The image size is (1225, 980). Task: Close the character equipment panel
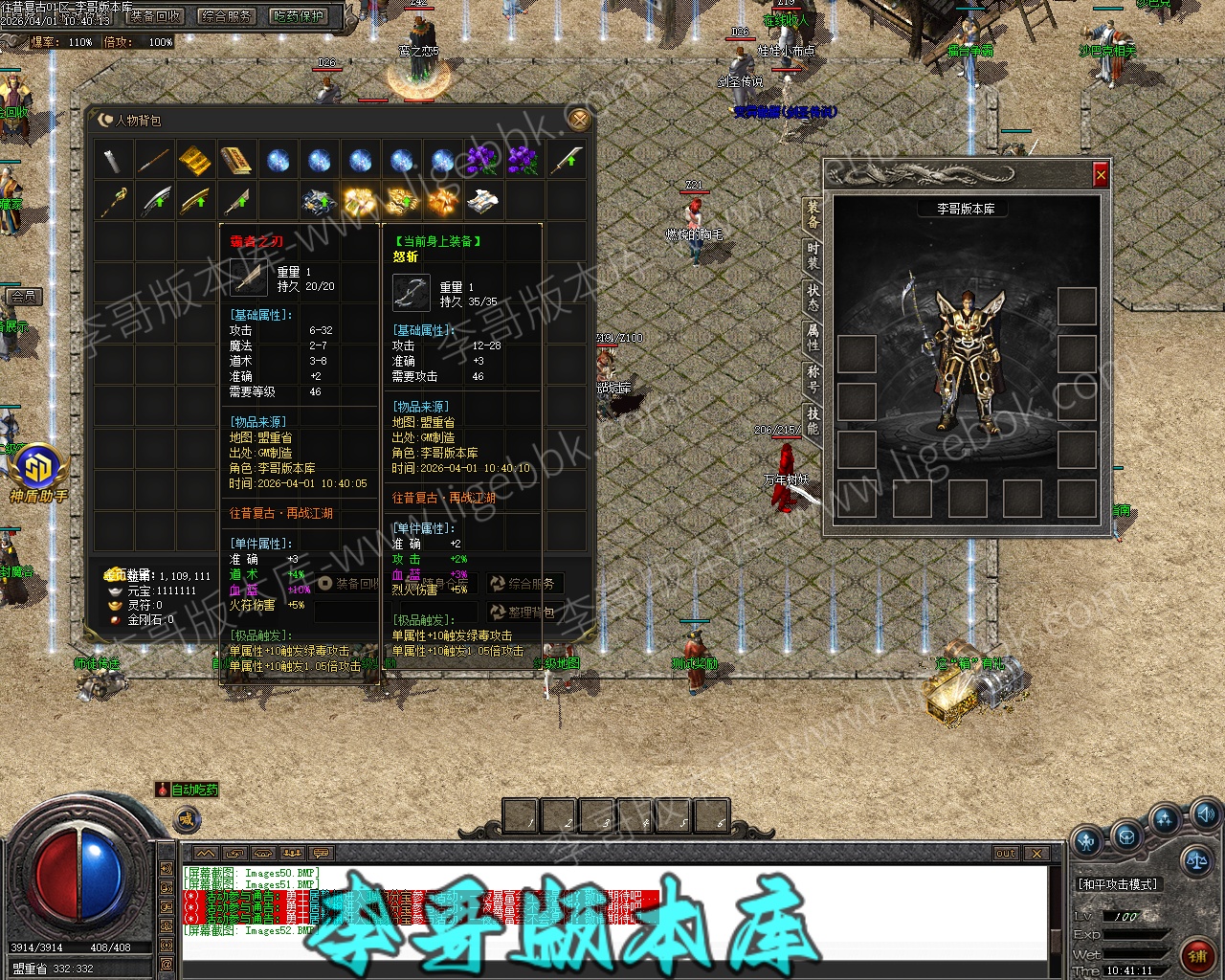[x=1101, y=175]
